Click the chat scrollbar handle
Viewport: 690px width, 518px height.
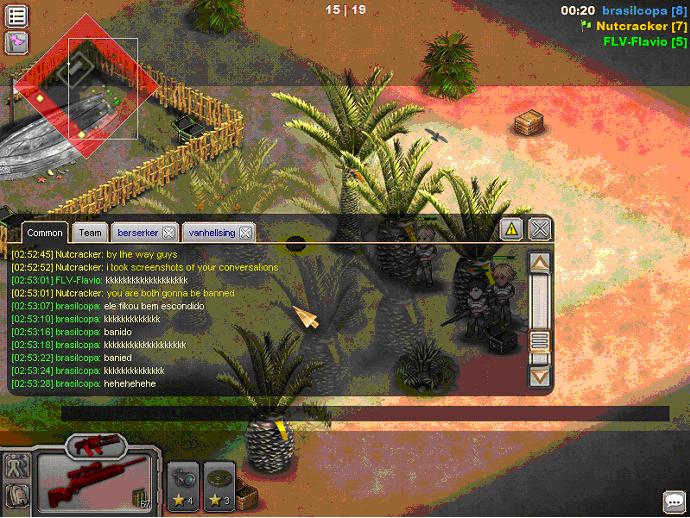tap(540, 339)
